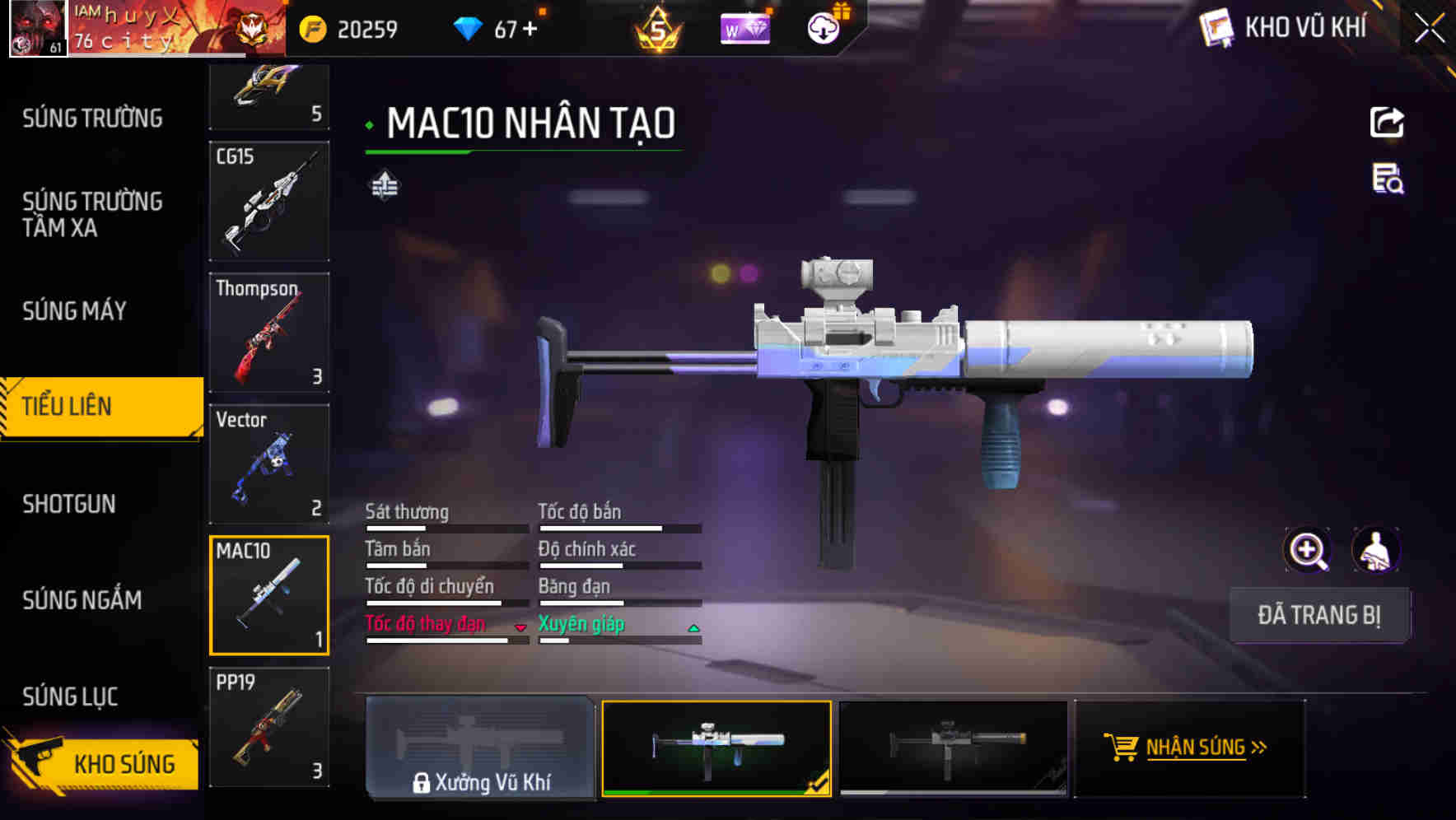Open the locked Xưởng Vũ Khí tile

click(480, 748)
